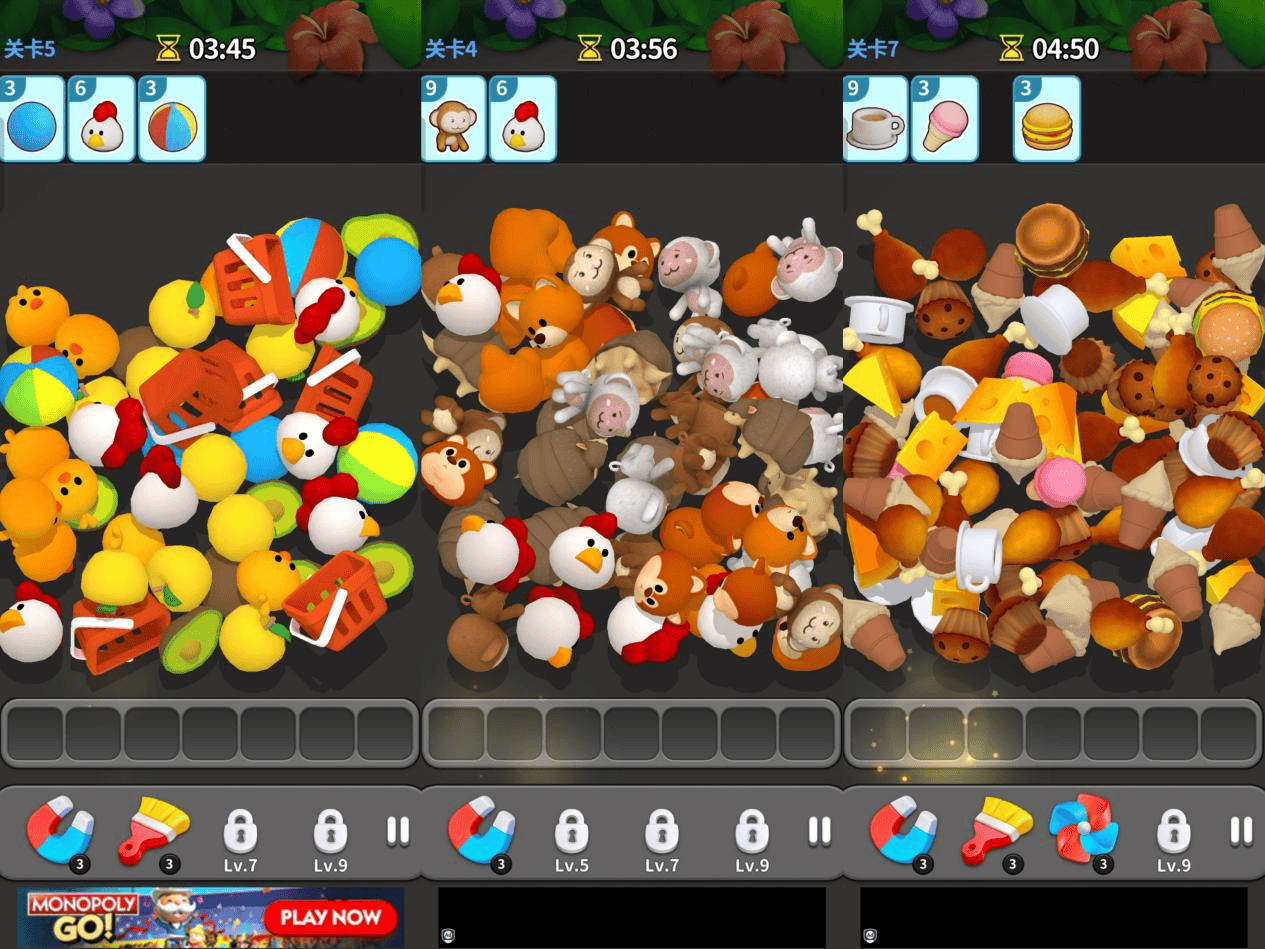Select the burger goal card
Image resolution: width=1265 pixels, height=949 pixels.
(x=1046, y=119)
